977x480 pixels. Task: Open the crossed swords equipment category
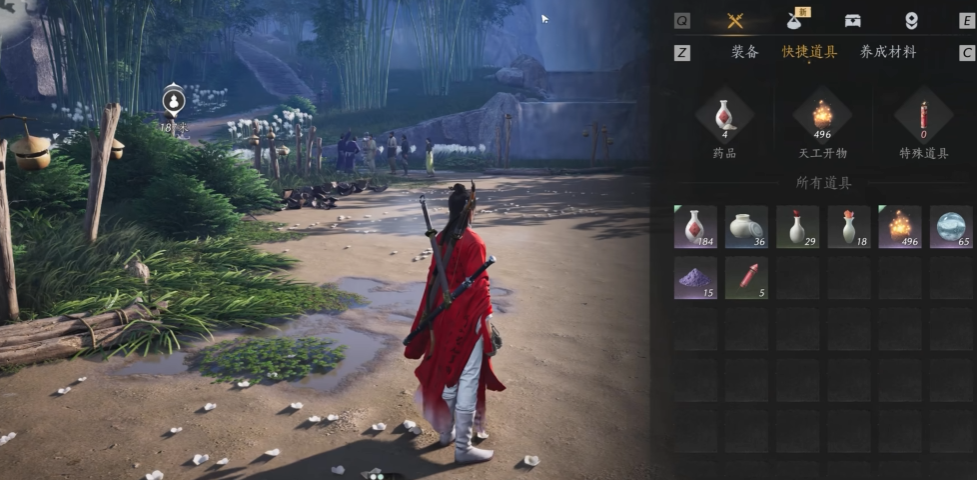coord(735,21)
